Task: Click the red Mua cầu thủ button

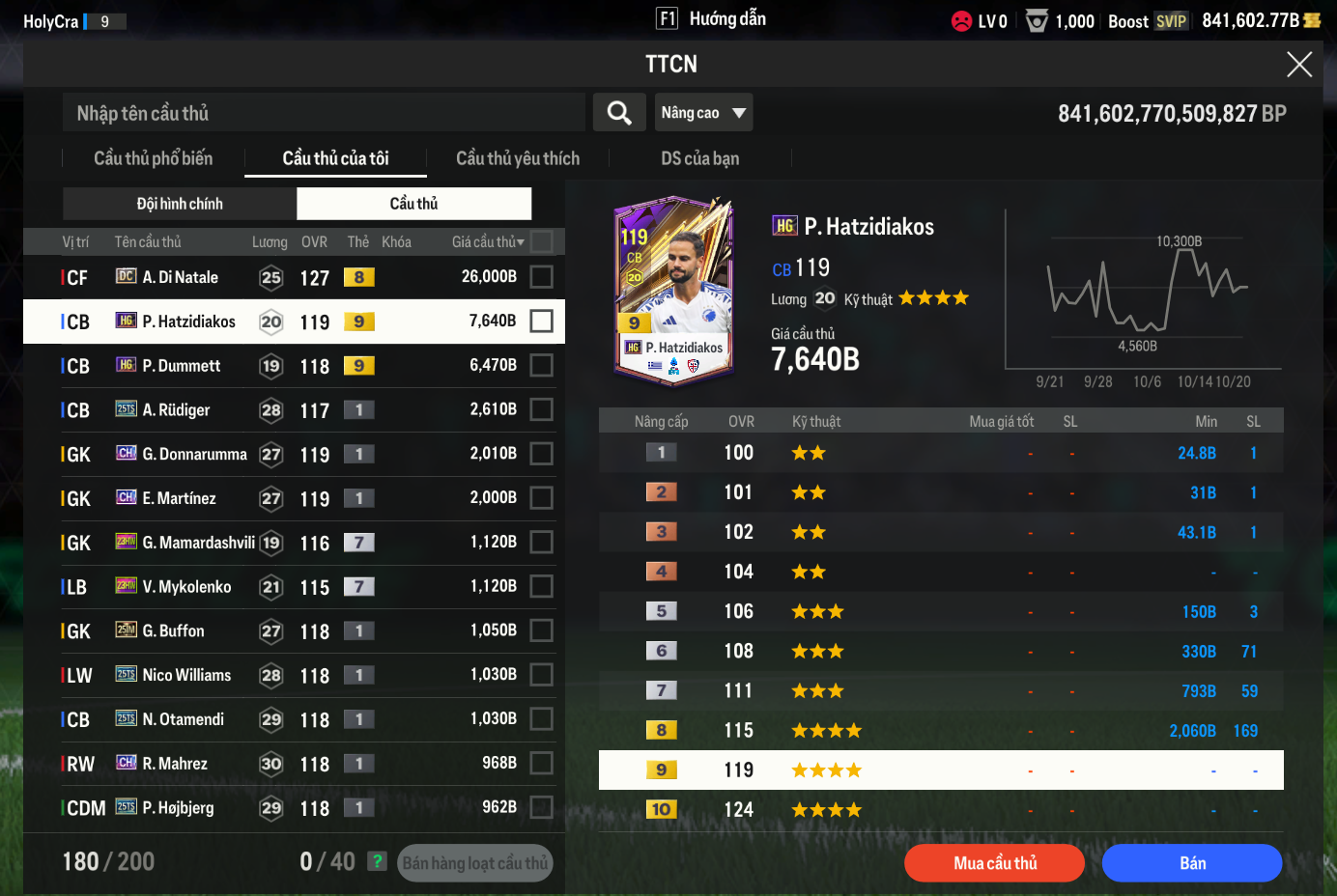Action: point(994,863)
